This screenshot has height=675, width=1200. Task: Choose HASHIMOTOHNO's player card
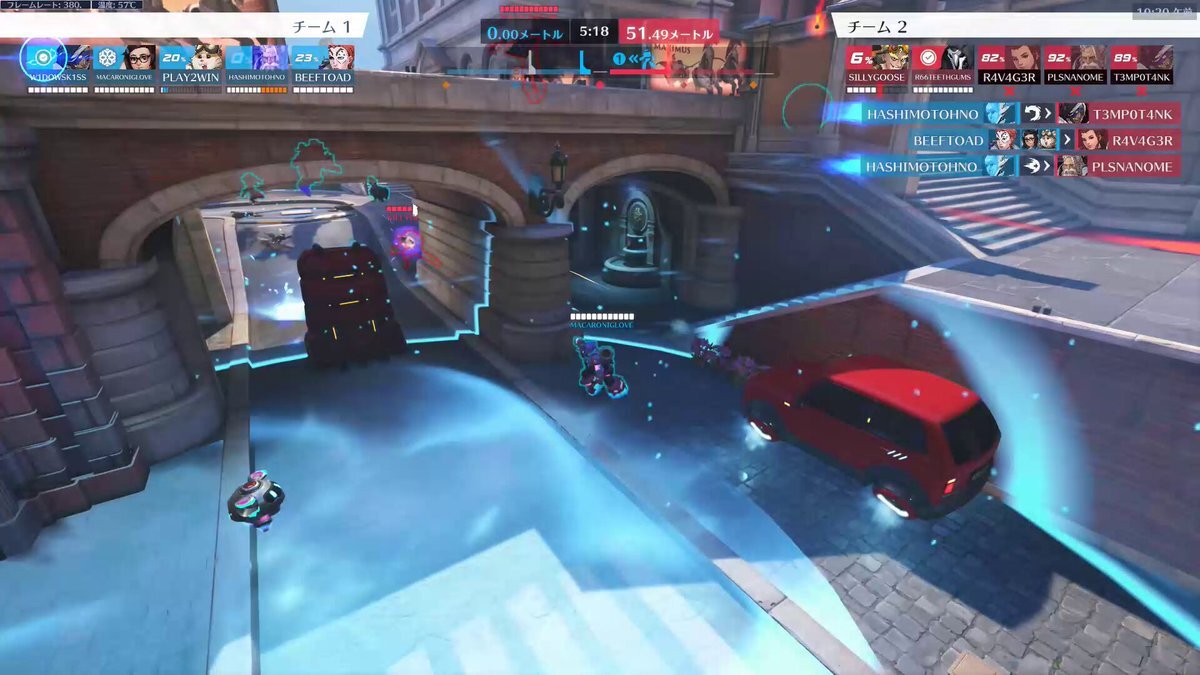[x=257, y=65]
